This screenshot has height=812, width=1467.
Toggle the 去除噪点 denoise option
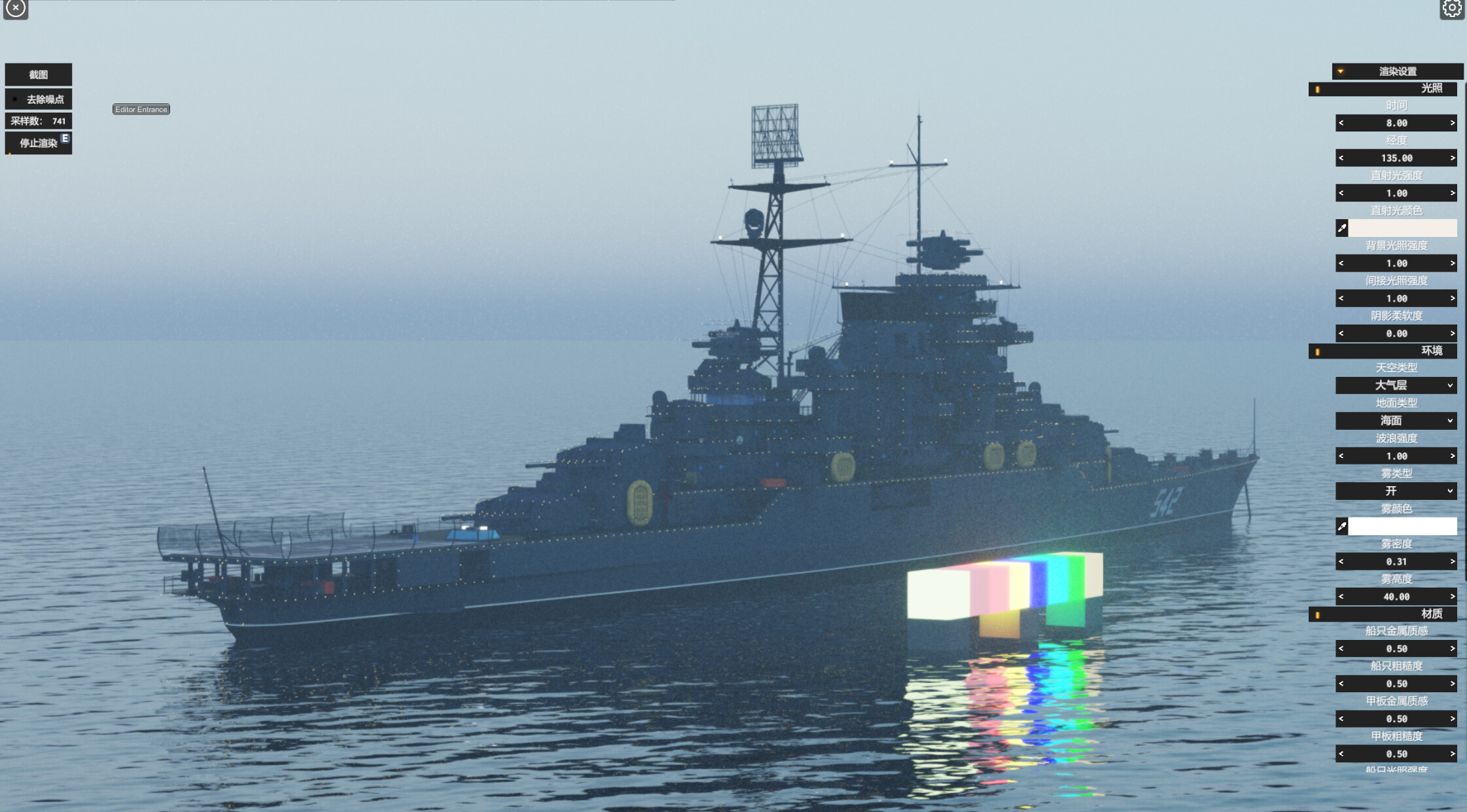pyautogui.click(x=39, y=99)
